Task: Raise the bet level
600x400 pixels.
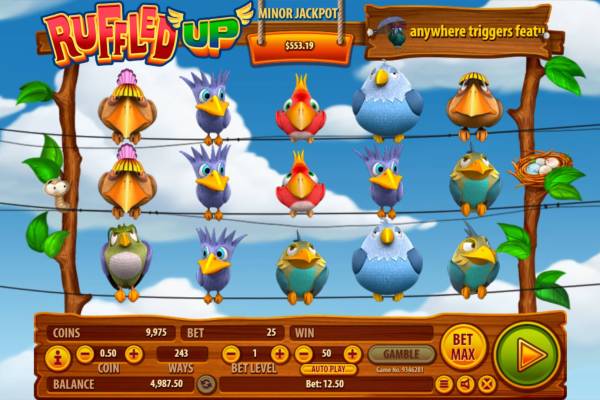Action: (x=280, y=354)
